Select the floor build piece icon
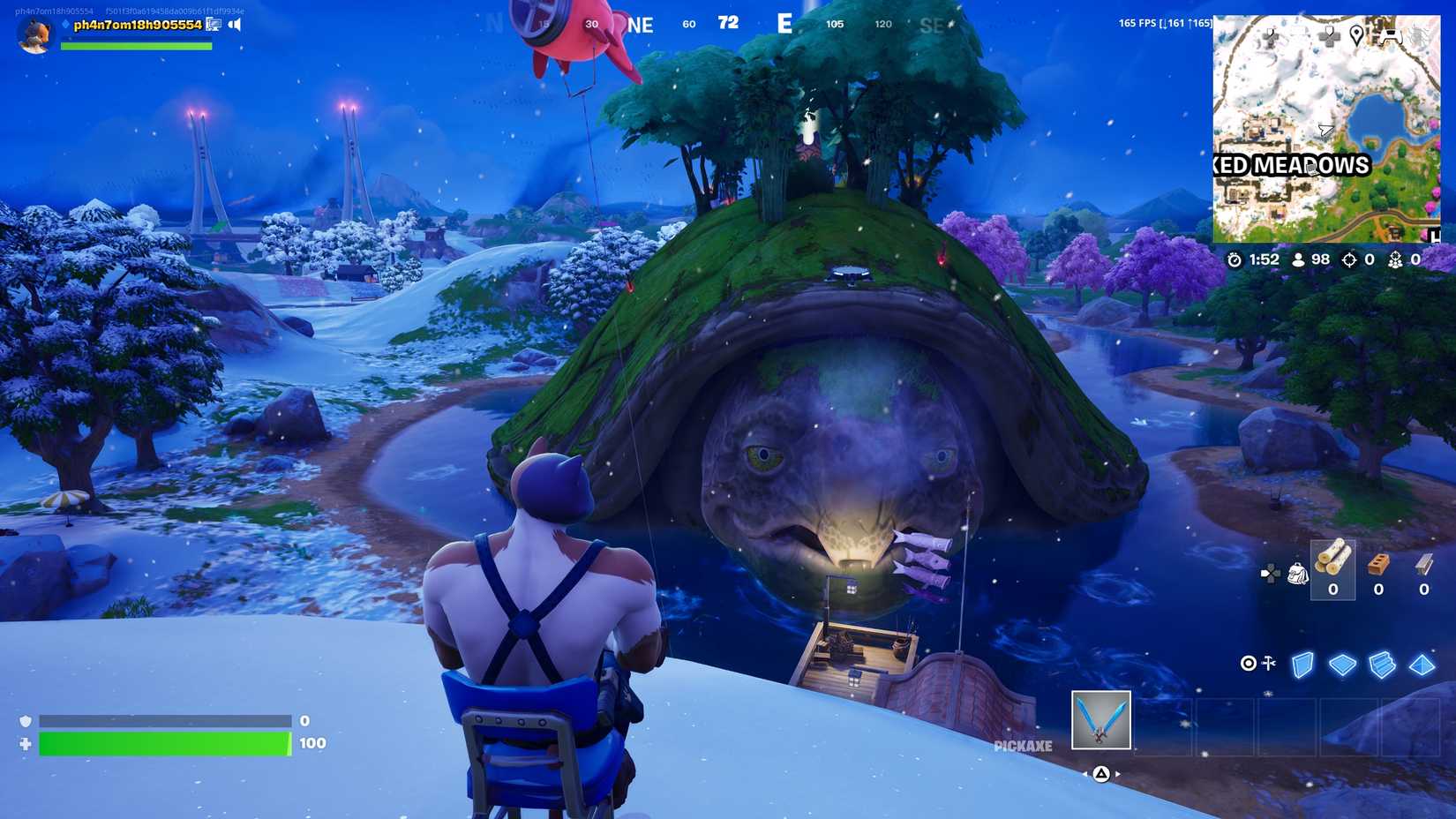The image size is (1456, 819). click(1342, 664)
